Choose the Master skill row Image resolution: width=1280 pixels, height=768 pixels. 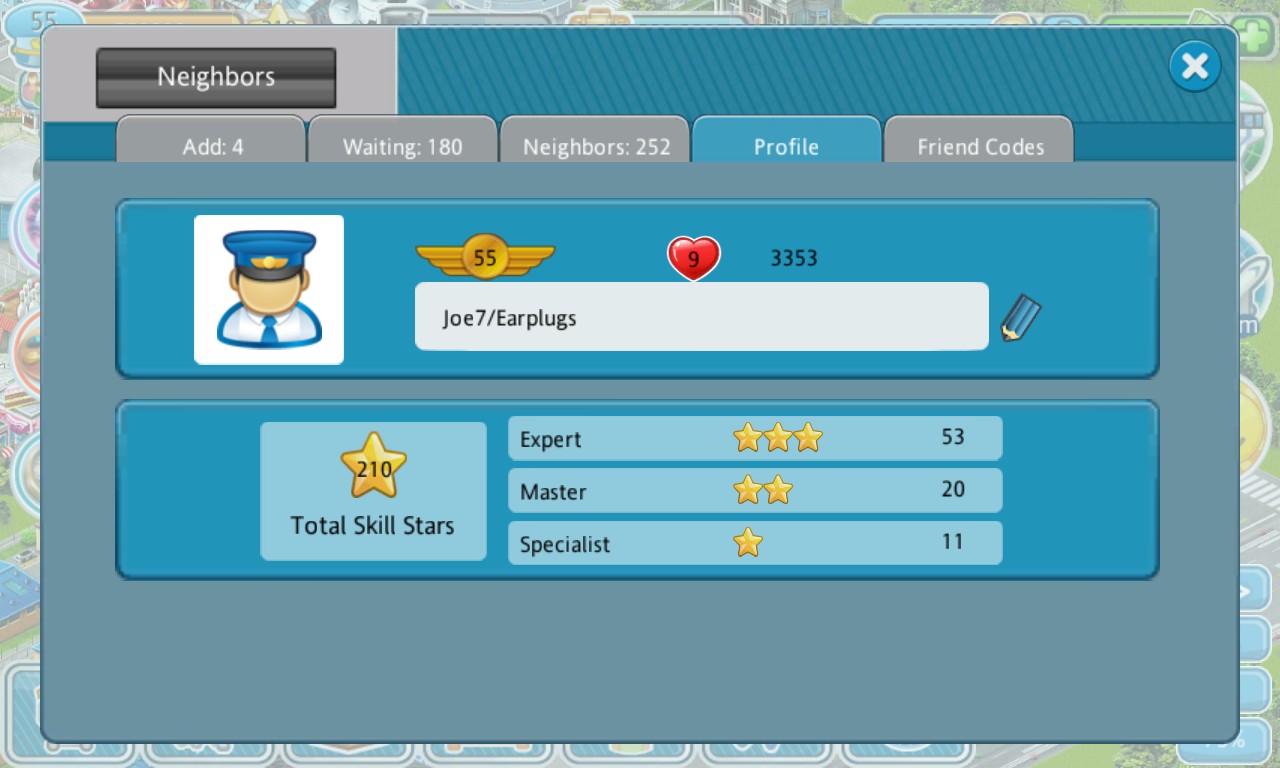pos(755,490)
